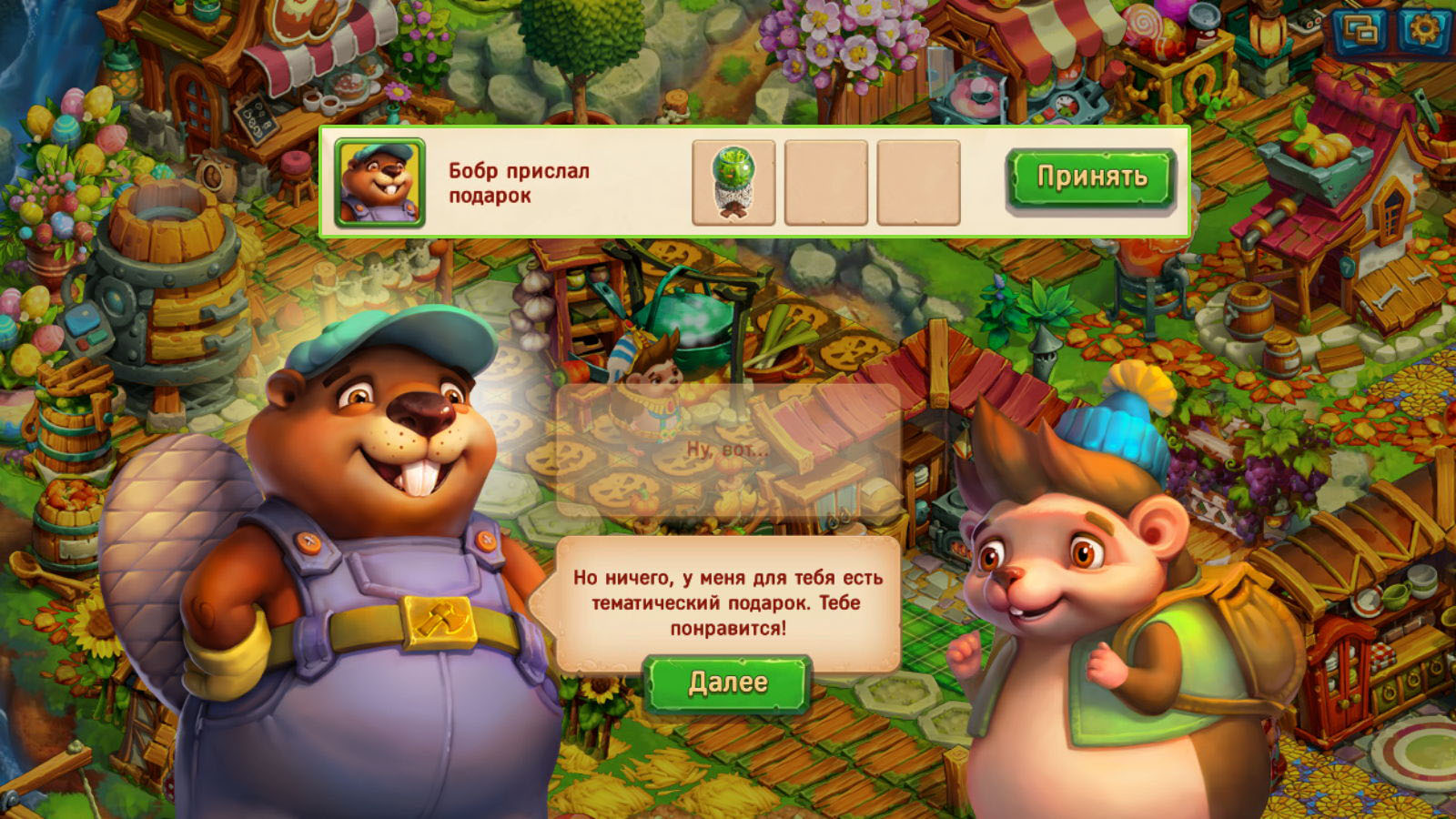Open the gear settings menu
This screenshot has height=819, width=1456.
(1422, 31)
